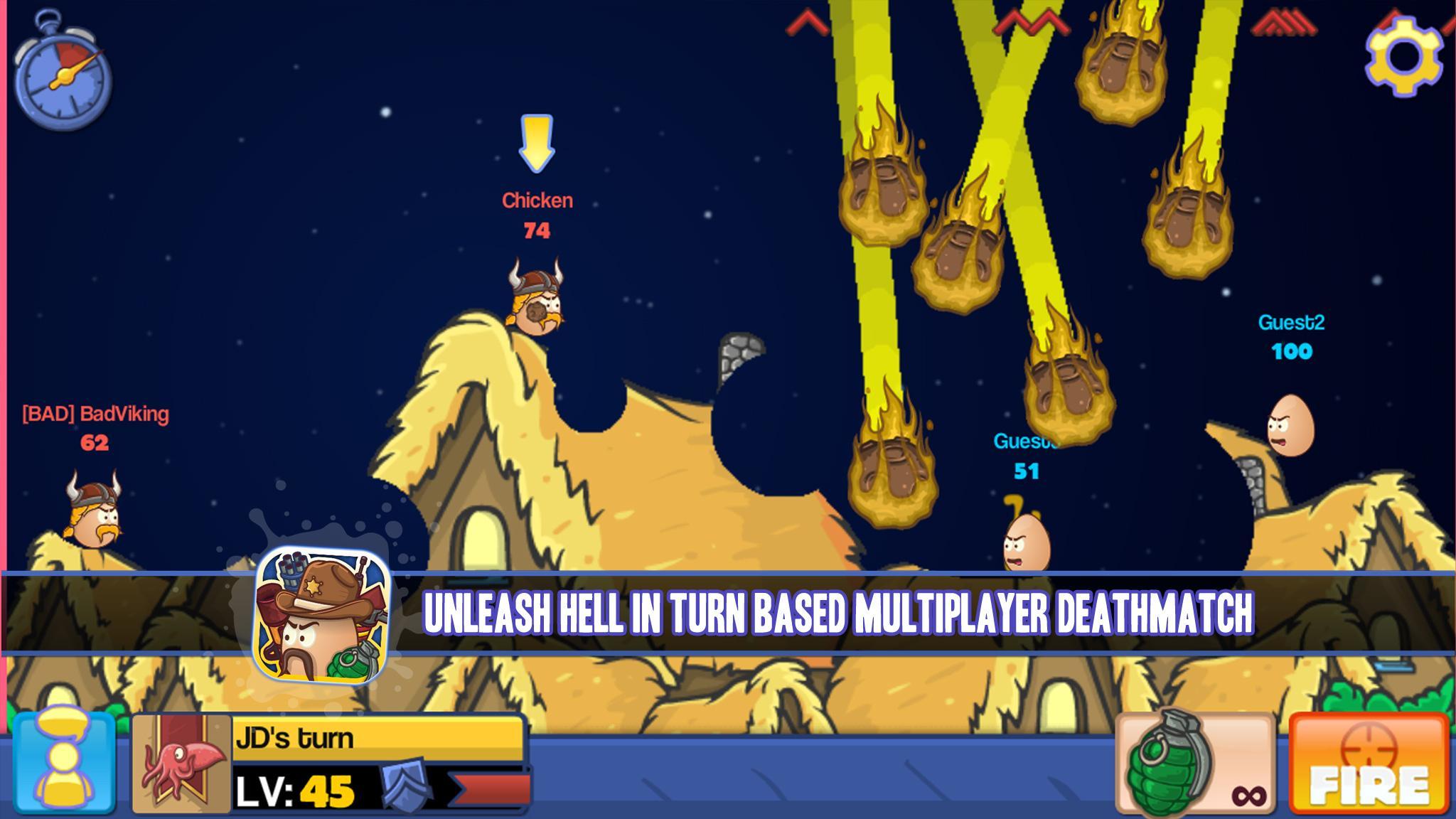Select the stopwatch turn timer

coord(63,75)
